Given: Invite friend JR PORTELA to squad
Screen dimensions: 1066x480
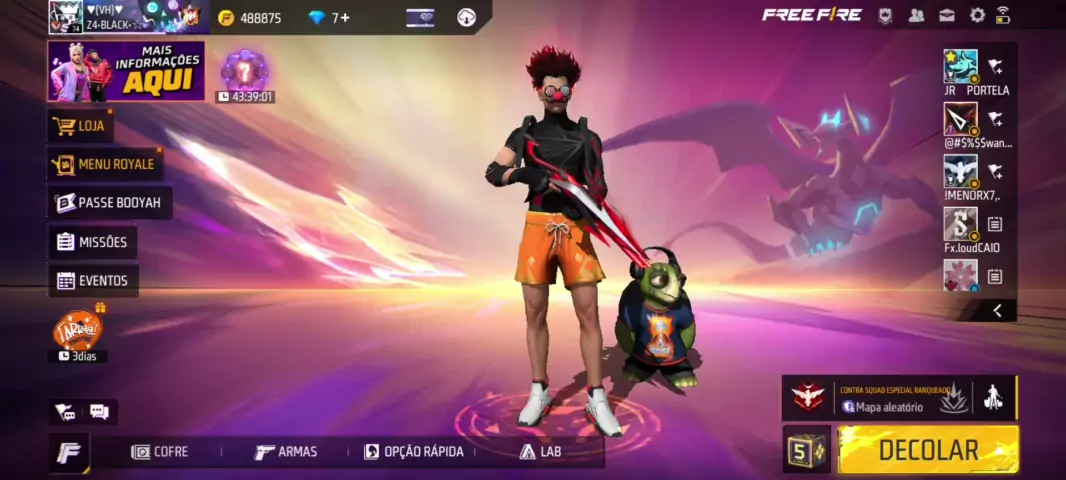Looking at the screenshot, I should click(995, 66).
